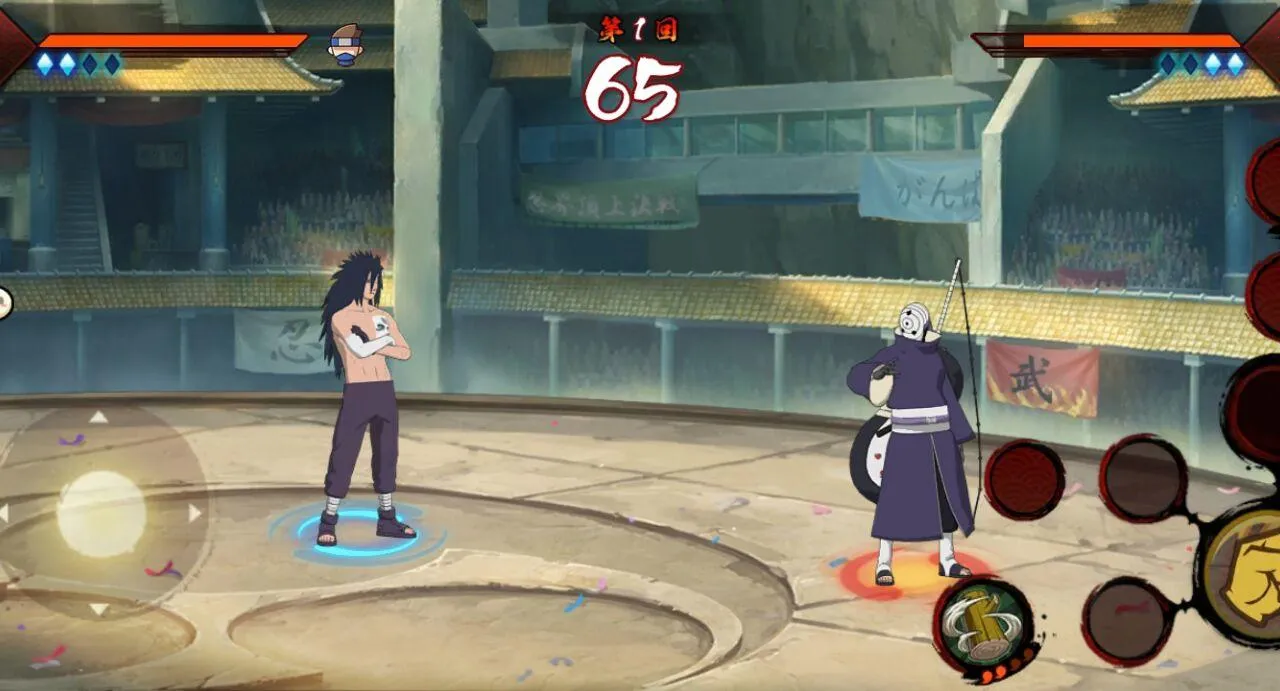Tap the dark red round skill button
The height and width of the screenshot is (691, 1280).
tap(1024, 479)
